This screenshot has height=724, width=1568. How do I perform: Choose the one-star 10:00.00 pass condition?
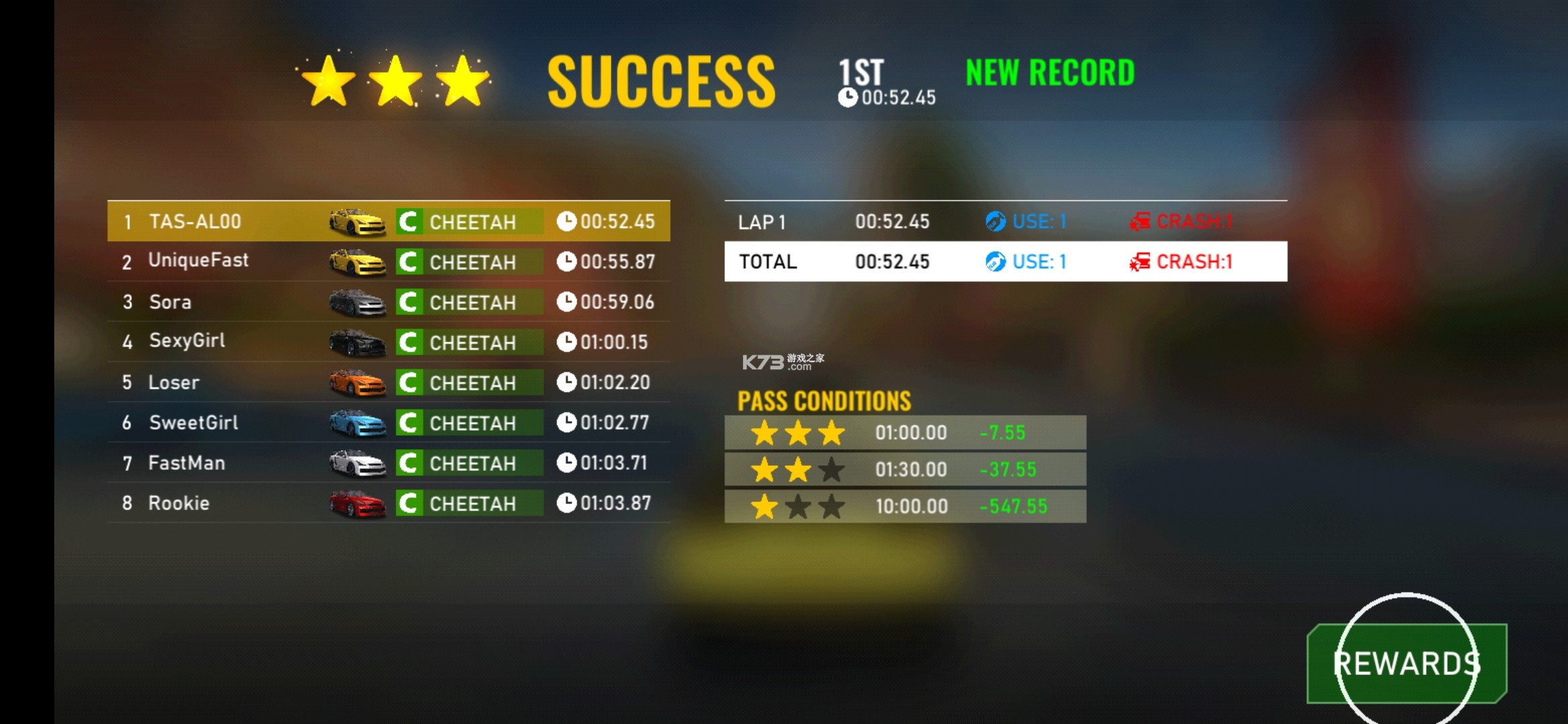pyautogui.click(x=905, y=506)
